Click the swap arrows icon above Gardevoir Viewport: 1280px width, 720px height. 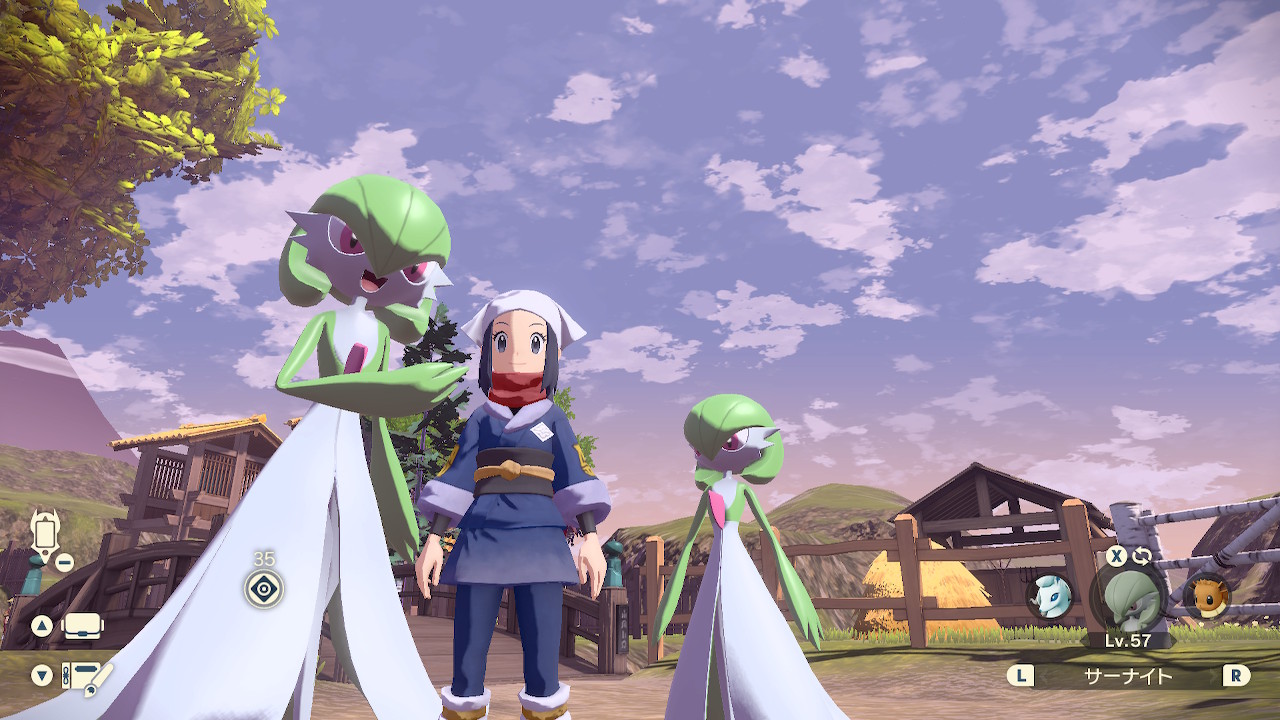[x=1142, y=556]
